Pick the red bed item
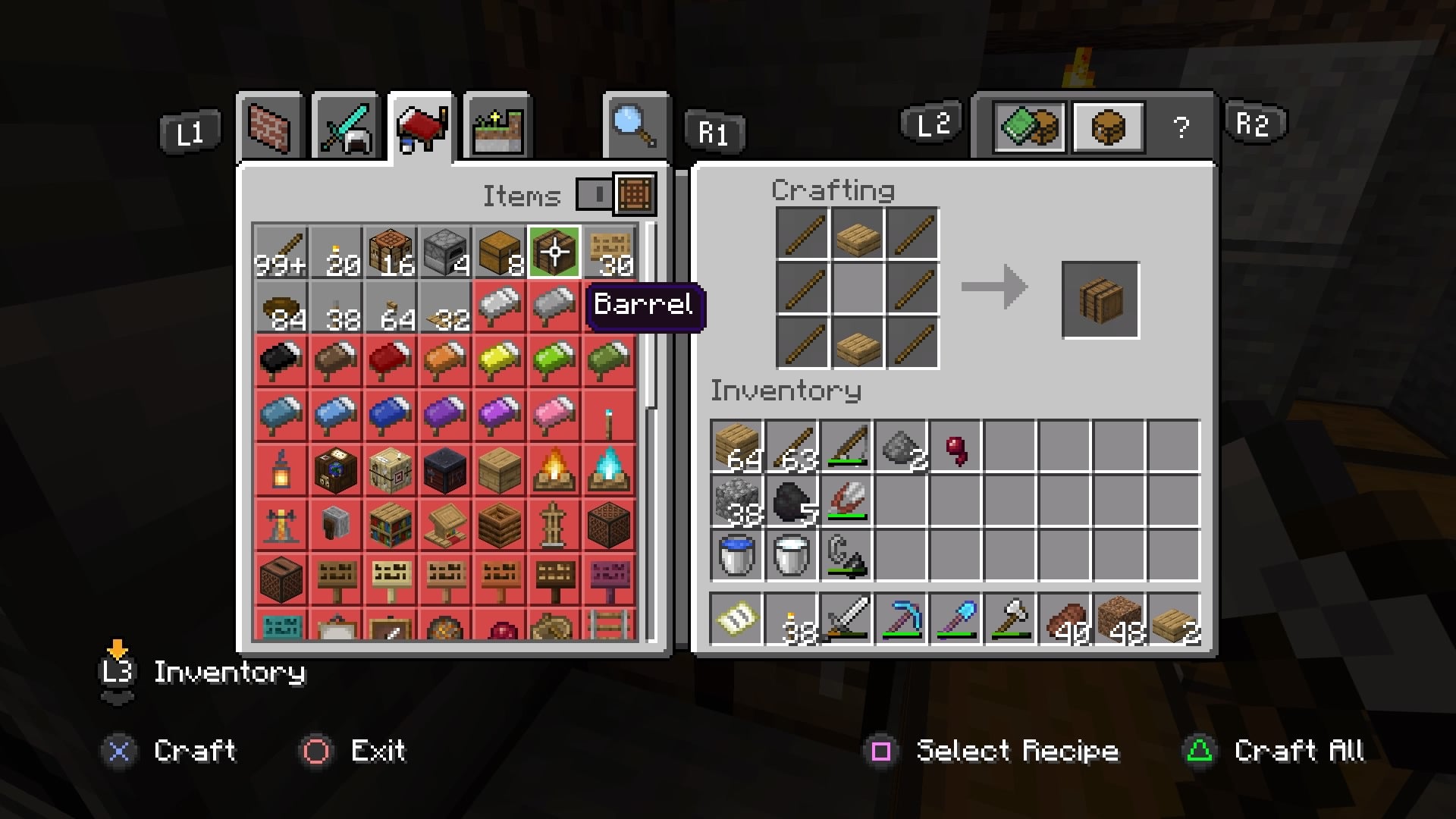Image resolution: width=1456 pixels, height=819 pixels. (391, 362)
